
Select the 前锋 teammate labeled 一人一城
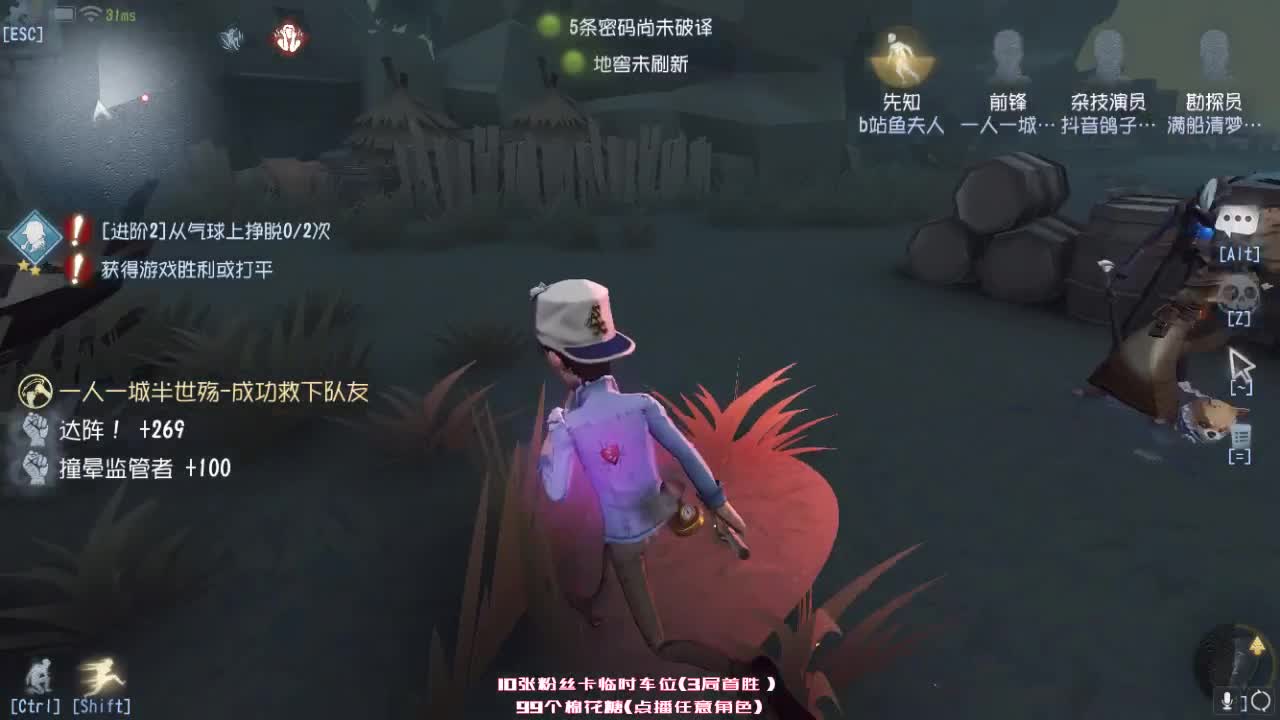1008,55
